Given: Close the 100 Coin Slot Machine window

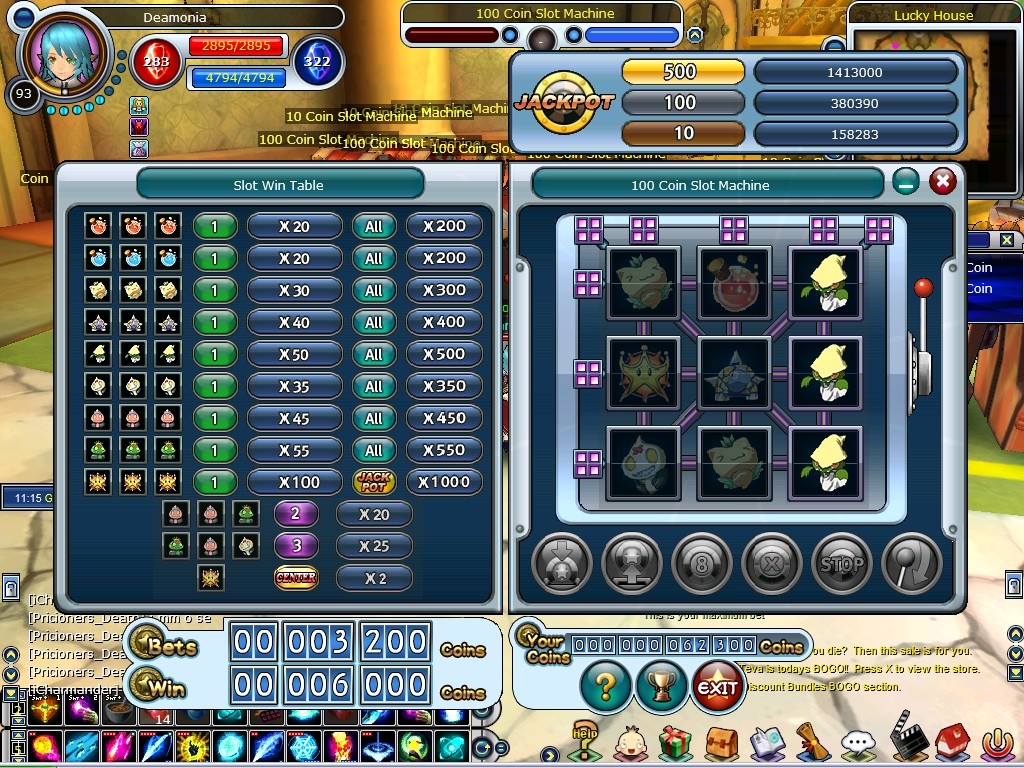Looking at the screenshot, I should [x=942, y=181].
